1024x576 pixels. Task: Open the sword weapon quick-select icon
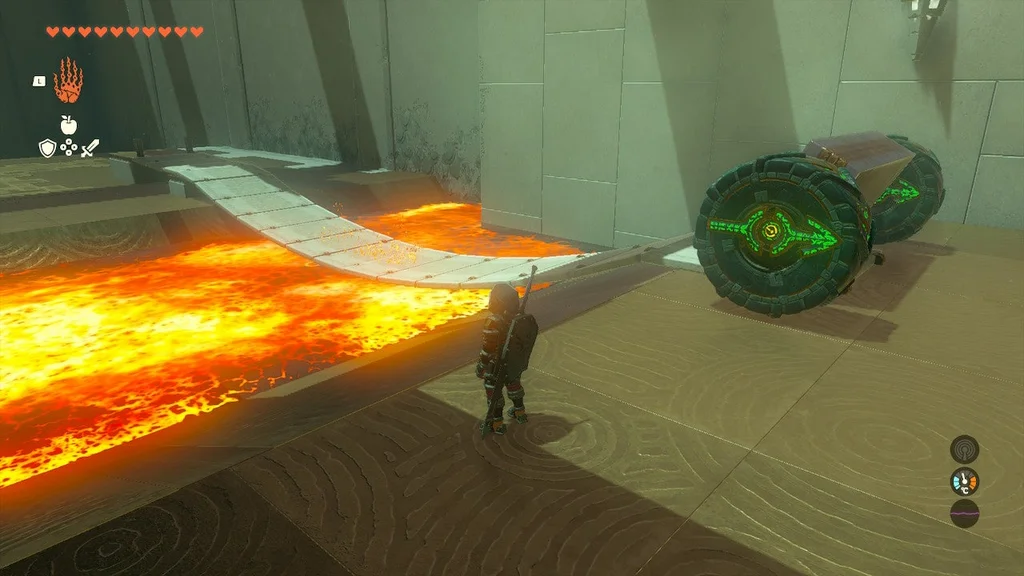click(x=90, y=148)
